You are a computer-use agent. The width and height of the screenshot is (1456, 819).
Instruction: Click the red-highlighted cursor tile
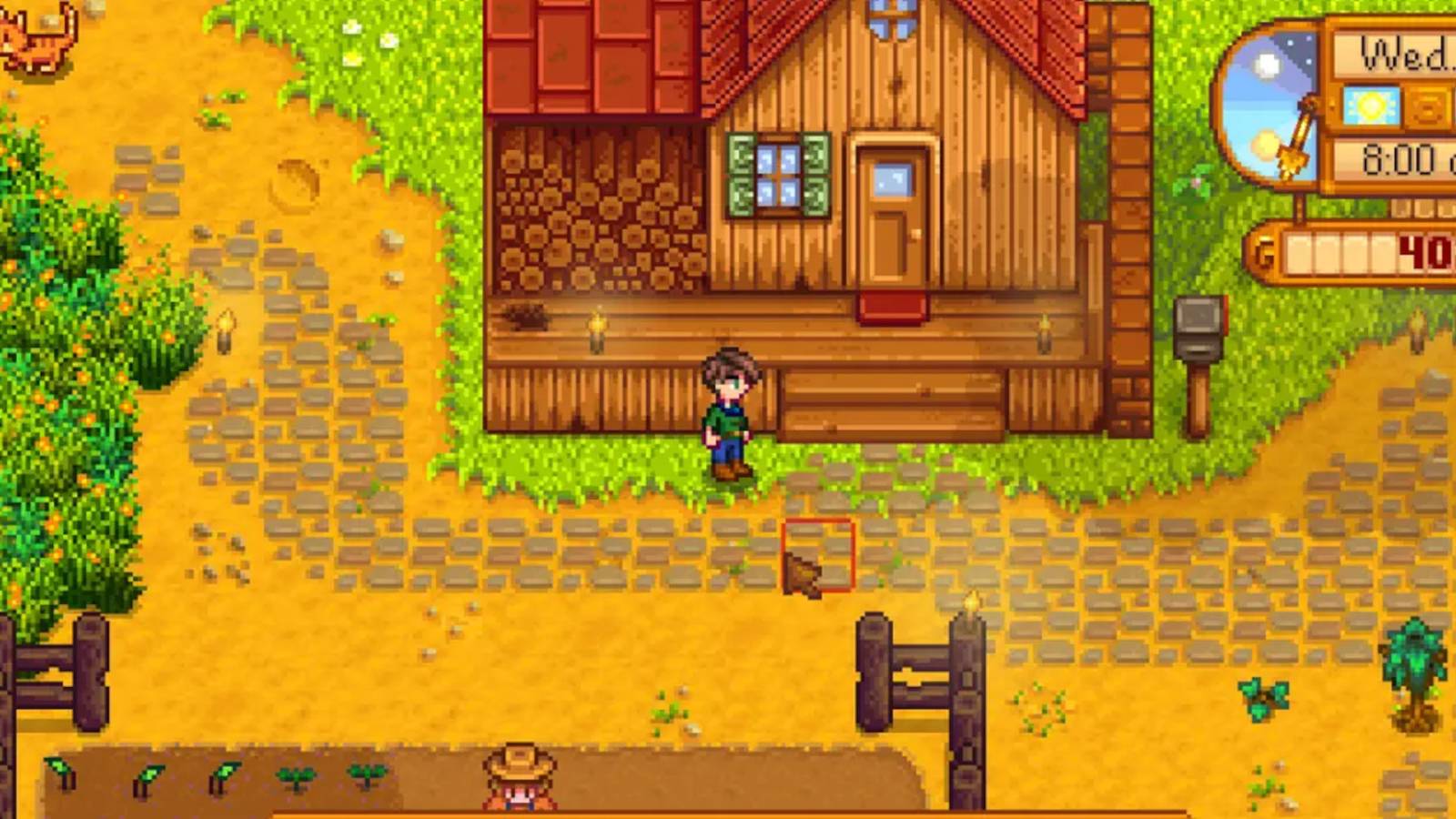pos(817,553)
